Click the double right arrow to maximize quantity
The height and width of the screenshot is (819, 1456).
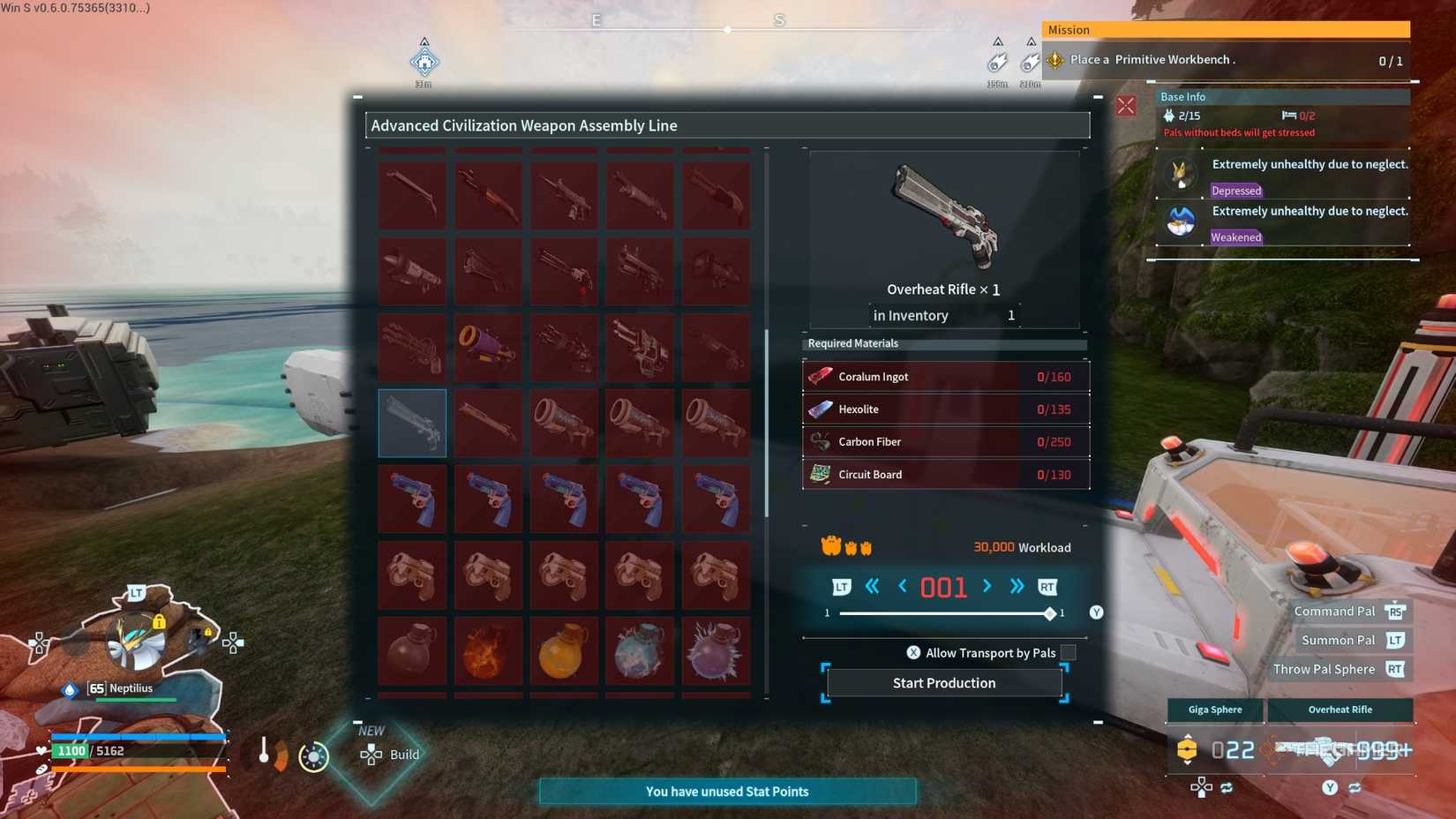point(1016,586)
